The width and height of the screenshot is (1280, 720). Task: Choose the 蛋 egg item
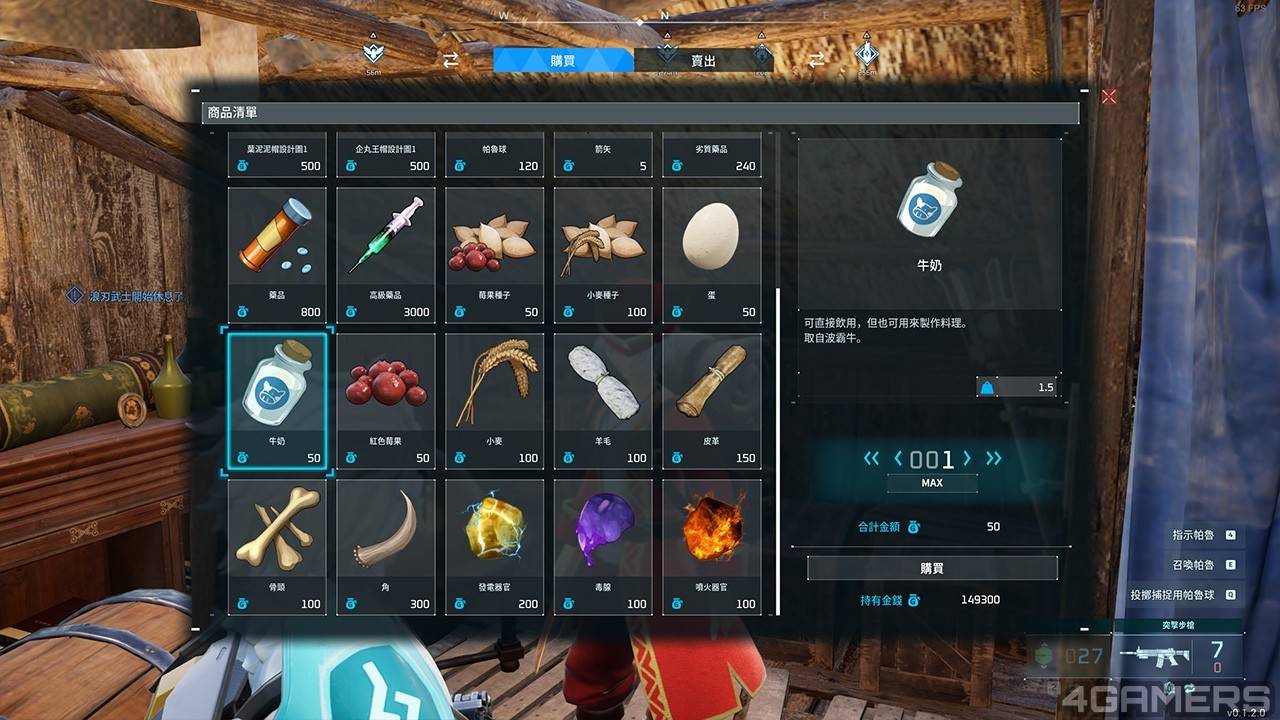point(711,254)
